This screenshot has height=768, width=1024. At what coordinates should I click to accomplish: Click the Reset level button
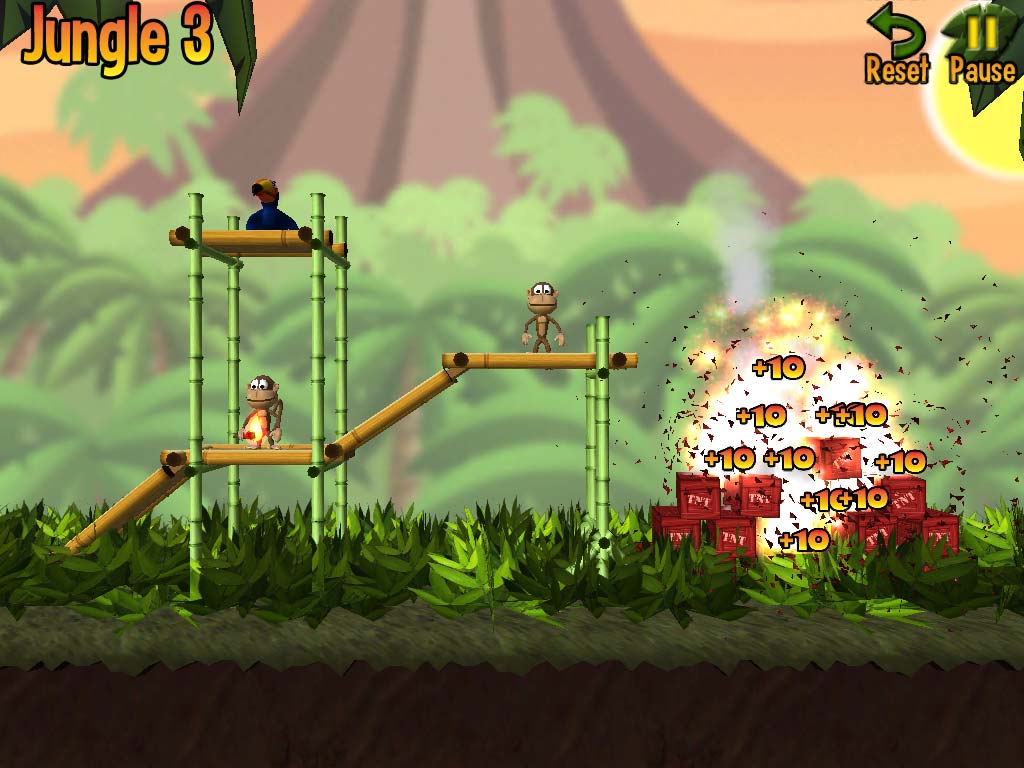coord(897,45)
